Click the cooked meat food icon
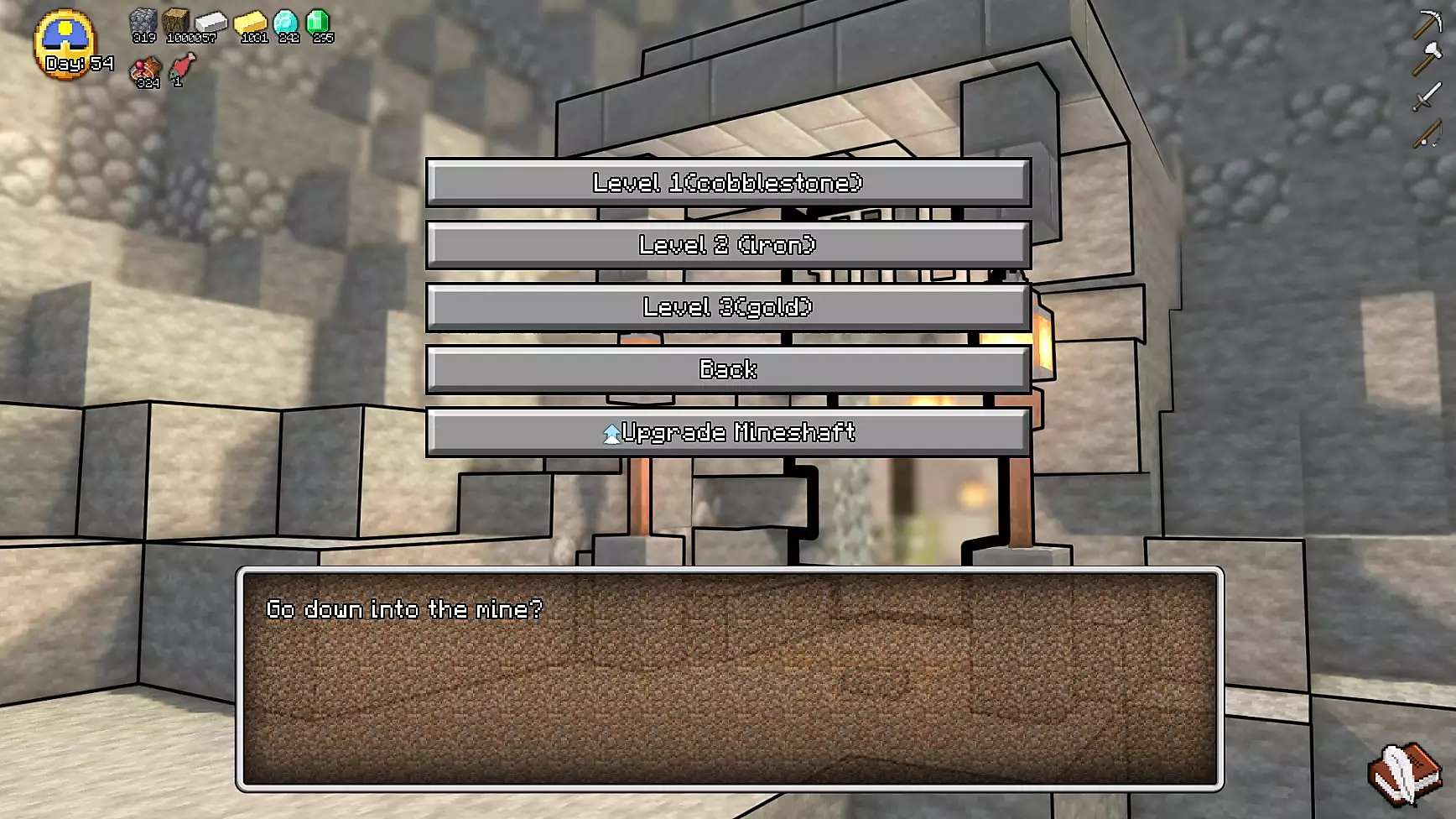Screen dimensions: 1456x819 pos(147,70)
